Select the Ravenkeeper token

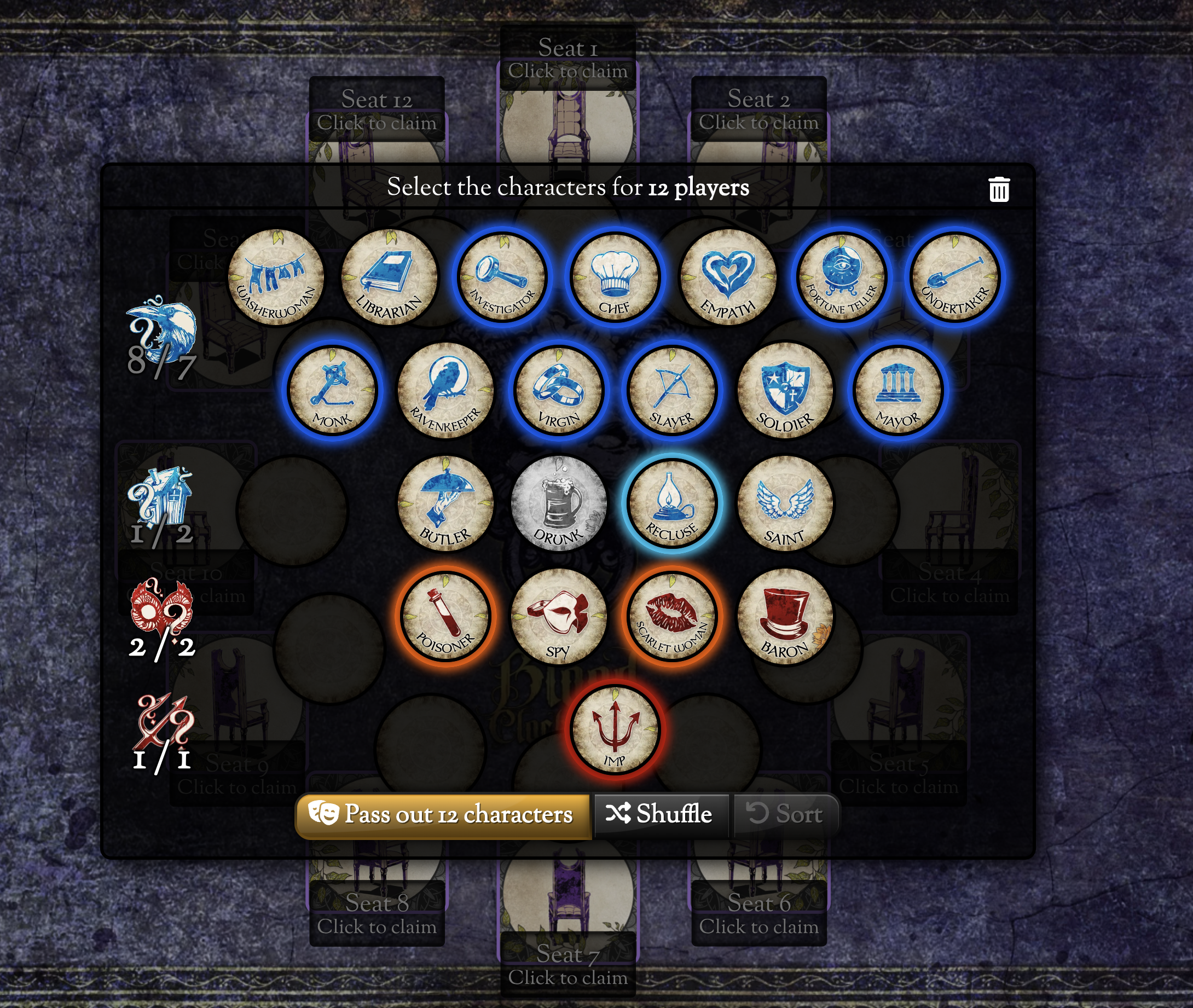click(x=445, y=391)
